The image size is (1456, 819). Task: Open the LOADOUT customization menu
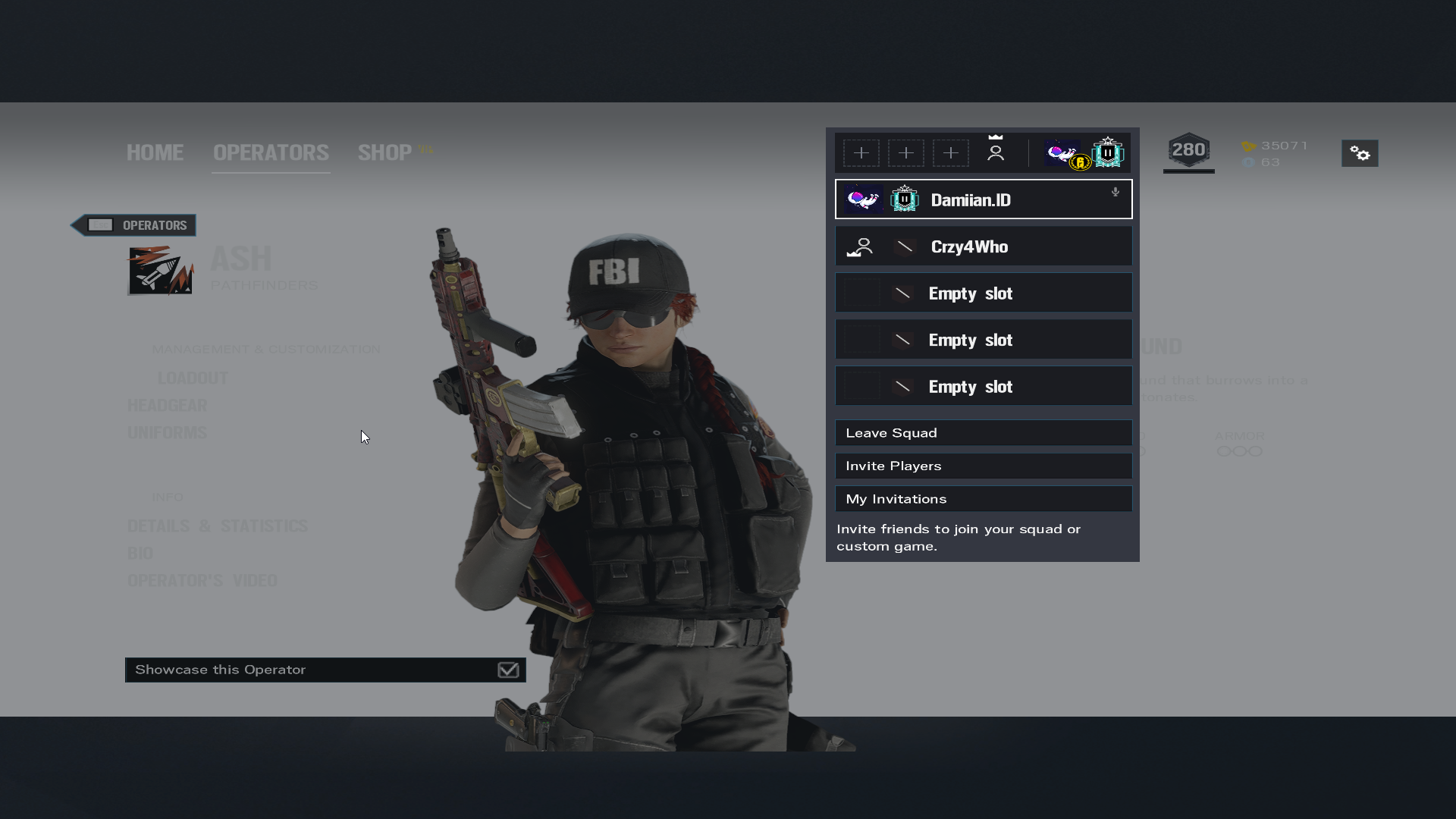(x=193, y=378)
